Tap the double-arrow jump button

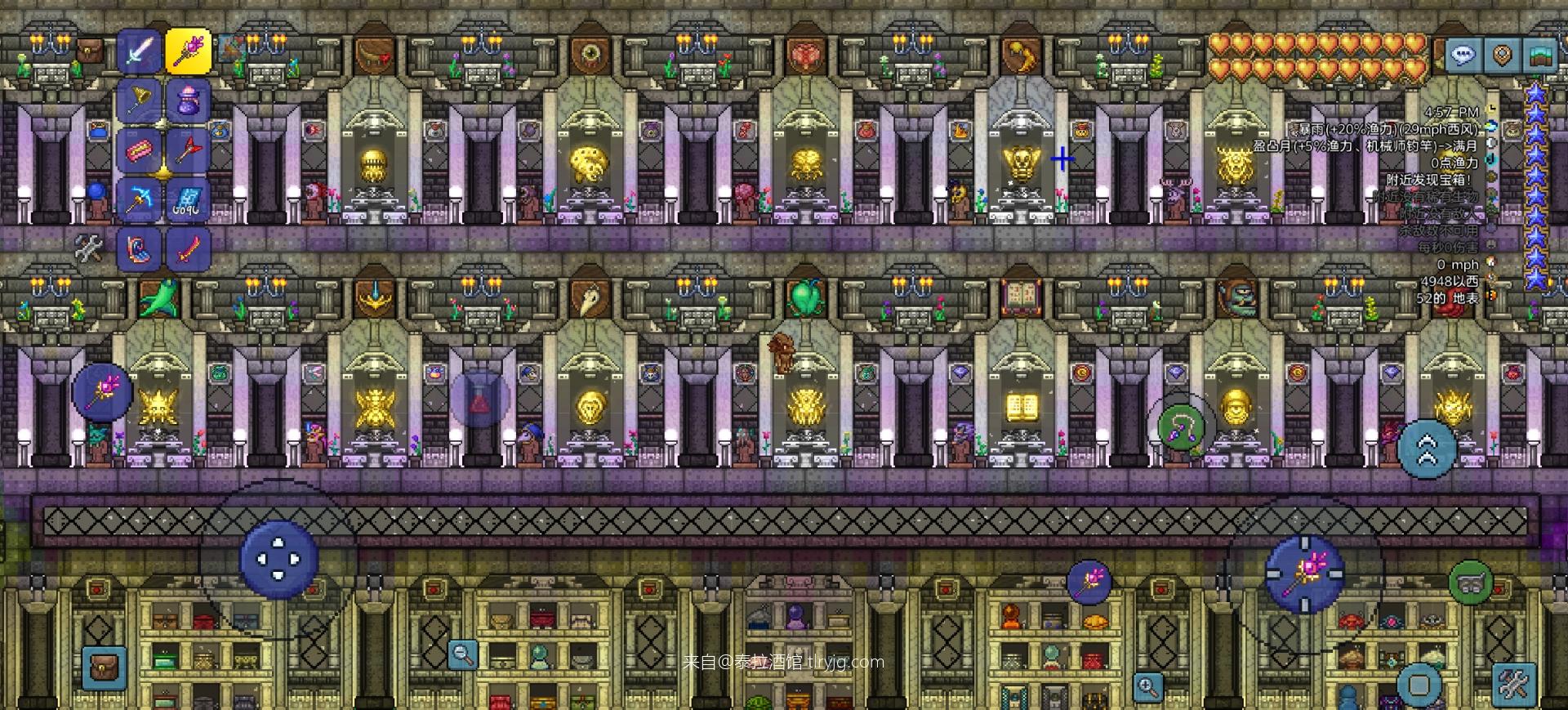click(x=1426, y=449)
